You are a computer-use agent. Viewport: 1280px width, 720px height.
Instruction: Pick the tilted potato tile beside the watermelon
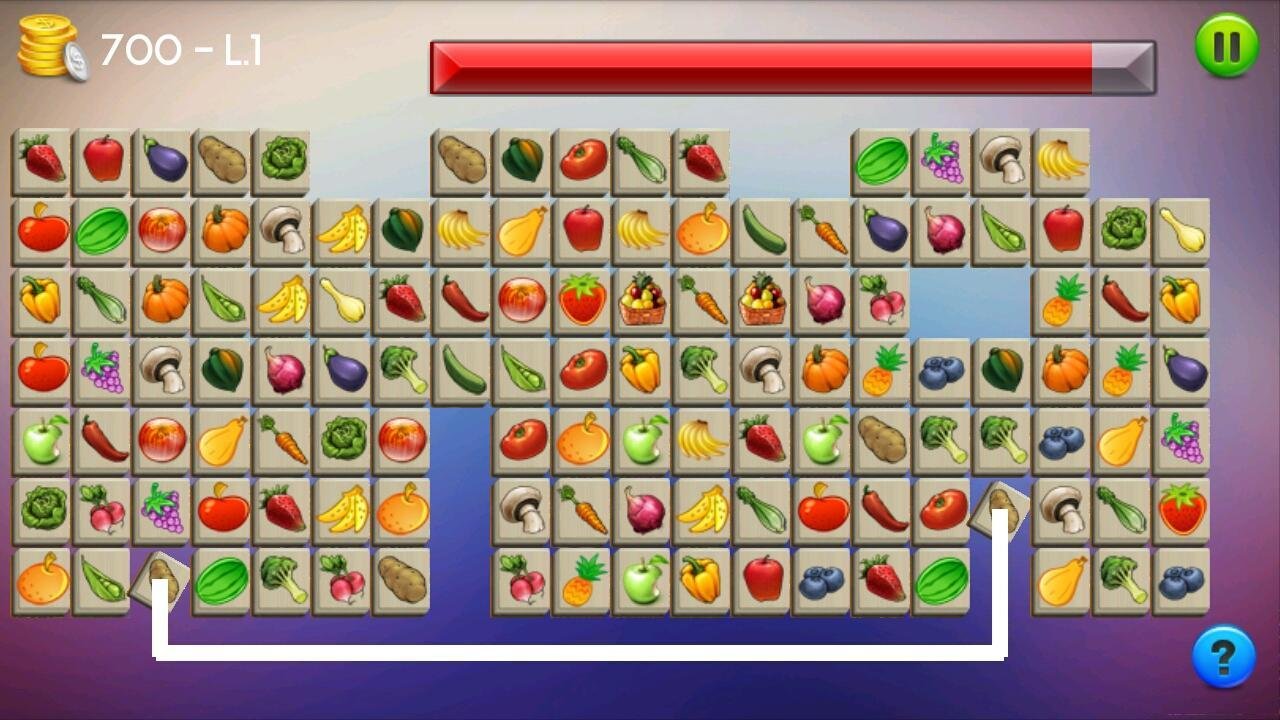point(161,579)
